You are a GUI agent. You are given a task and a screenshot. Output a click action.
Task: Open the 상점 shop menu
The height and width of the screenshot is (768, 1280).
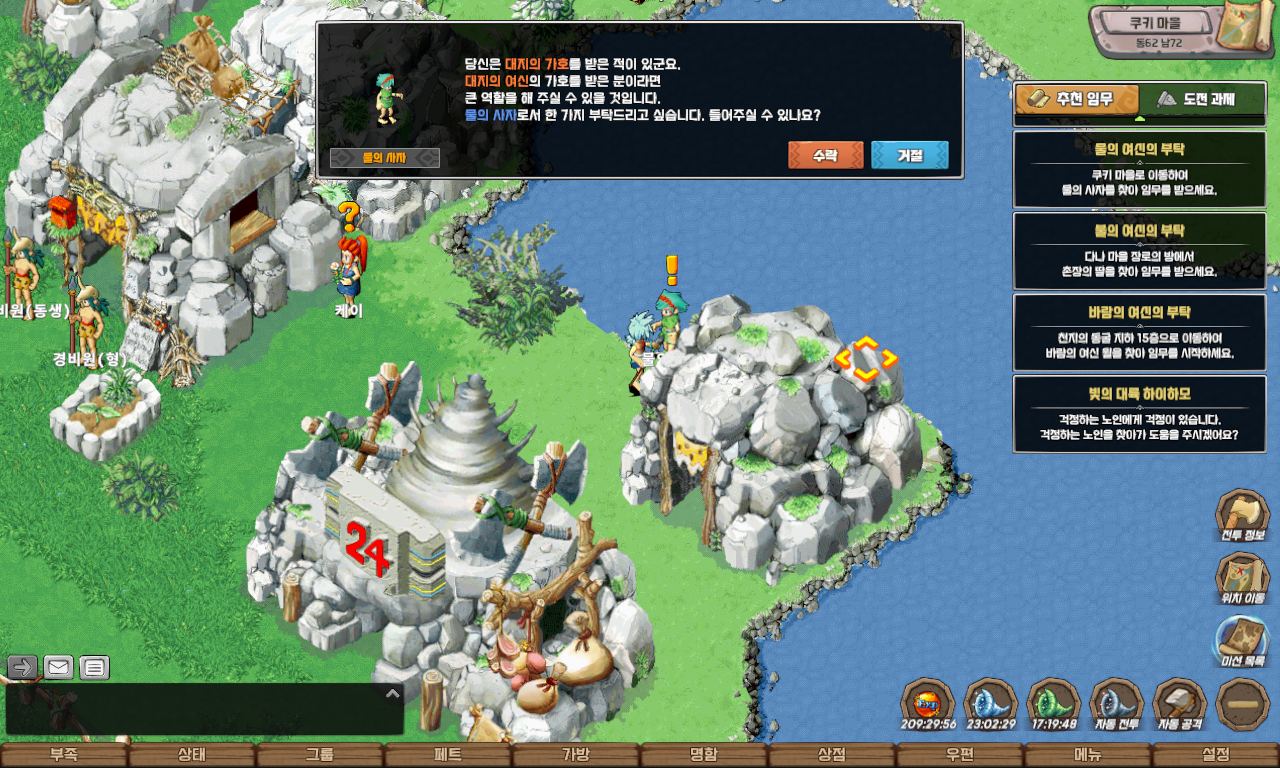(832, 756)
